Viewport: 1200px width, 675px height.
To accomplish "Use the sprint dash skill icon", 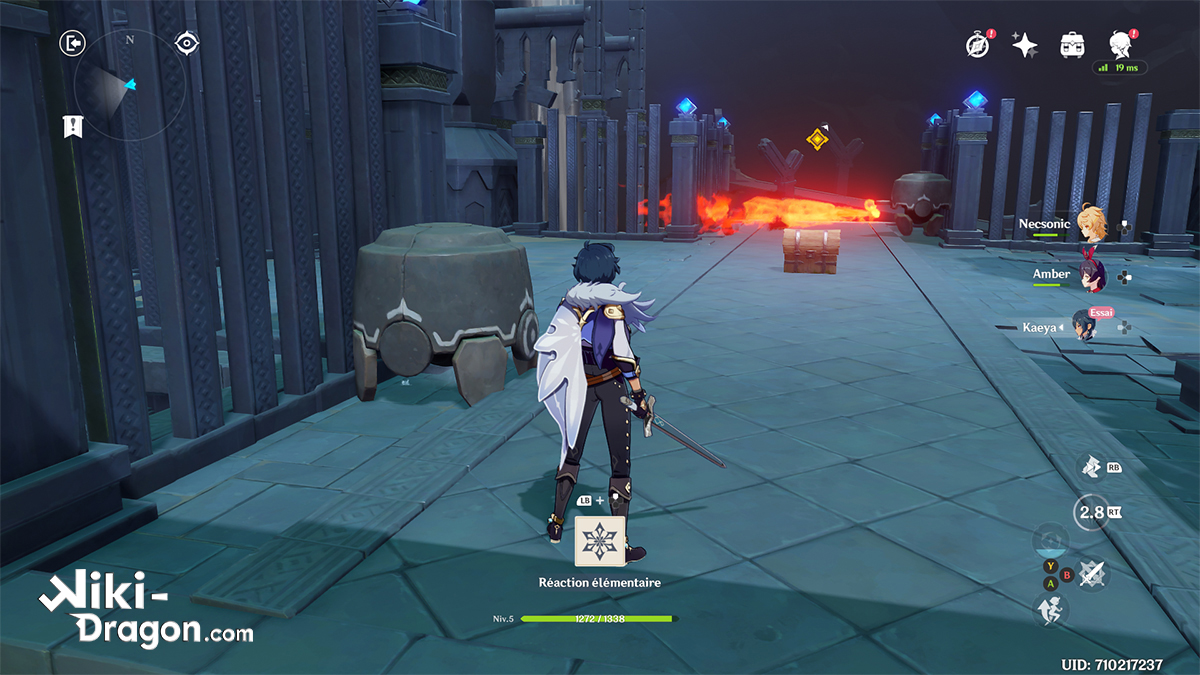I will coord(1091,466).
